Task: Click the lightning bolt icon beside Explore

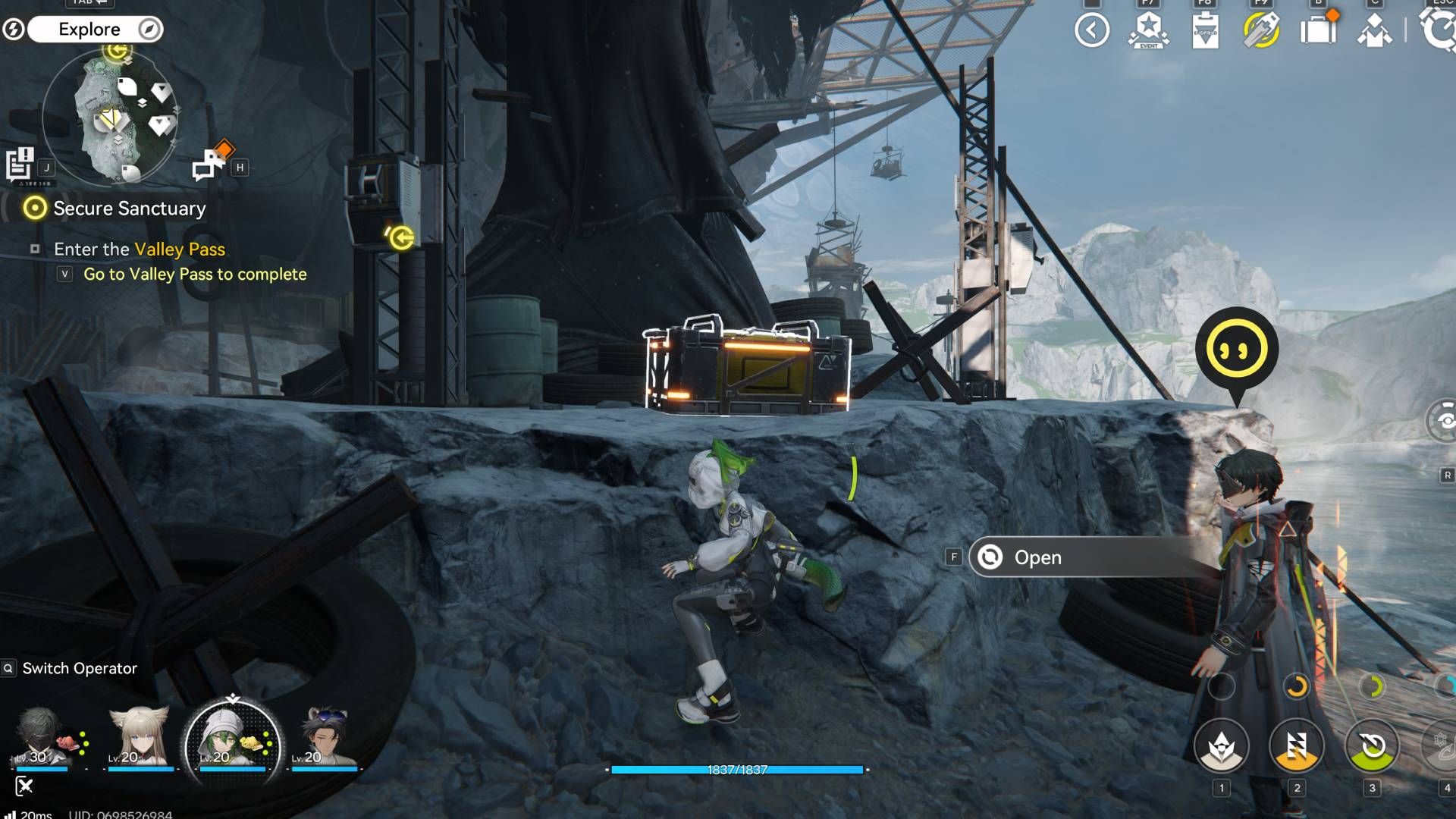Action: pos(14,30)
